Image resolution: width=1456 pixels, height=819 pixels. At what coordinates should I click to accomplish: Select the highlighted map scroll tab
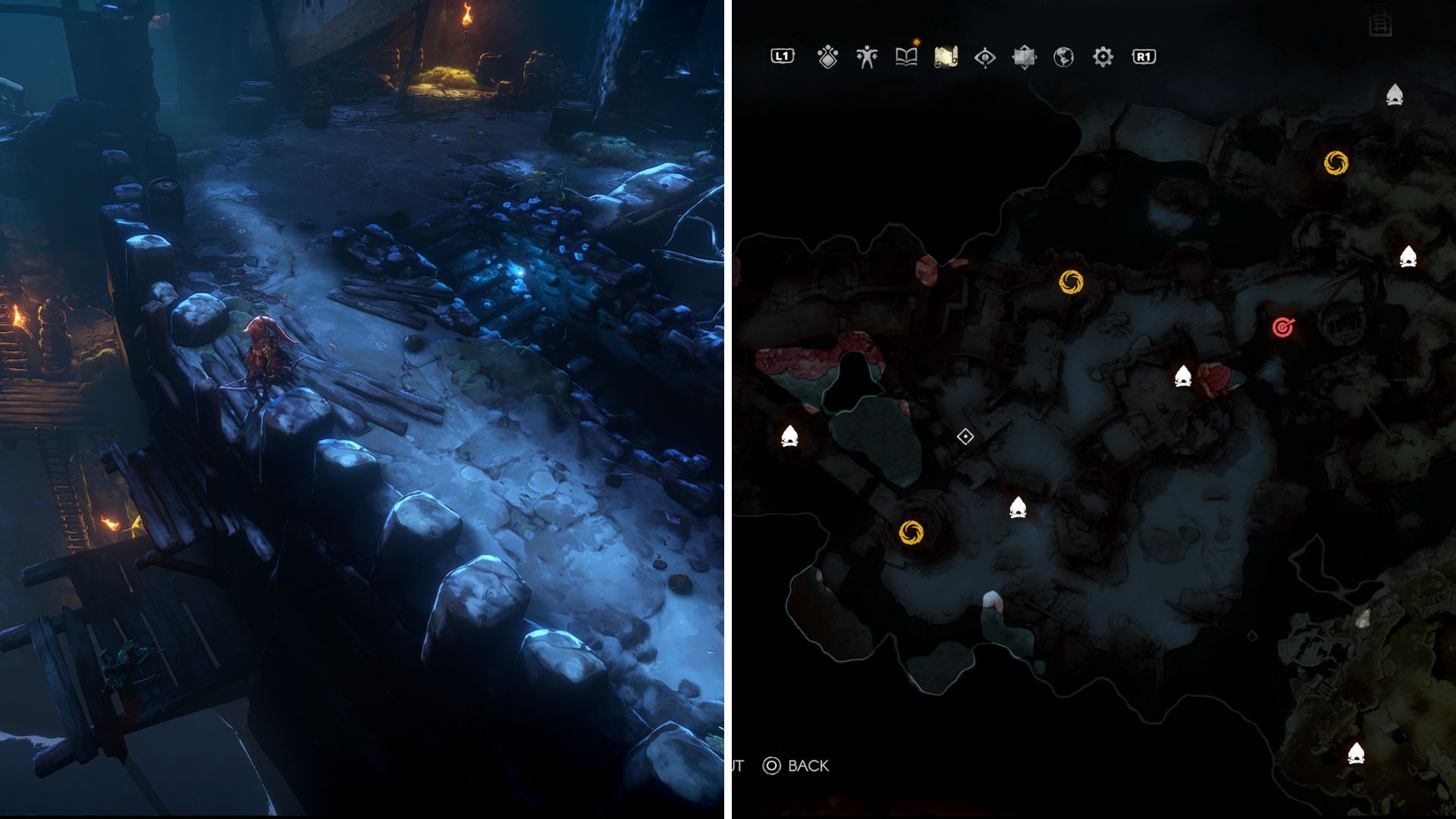(x=946, y=57)
